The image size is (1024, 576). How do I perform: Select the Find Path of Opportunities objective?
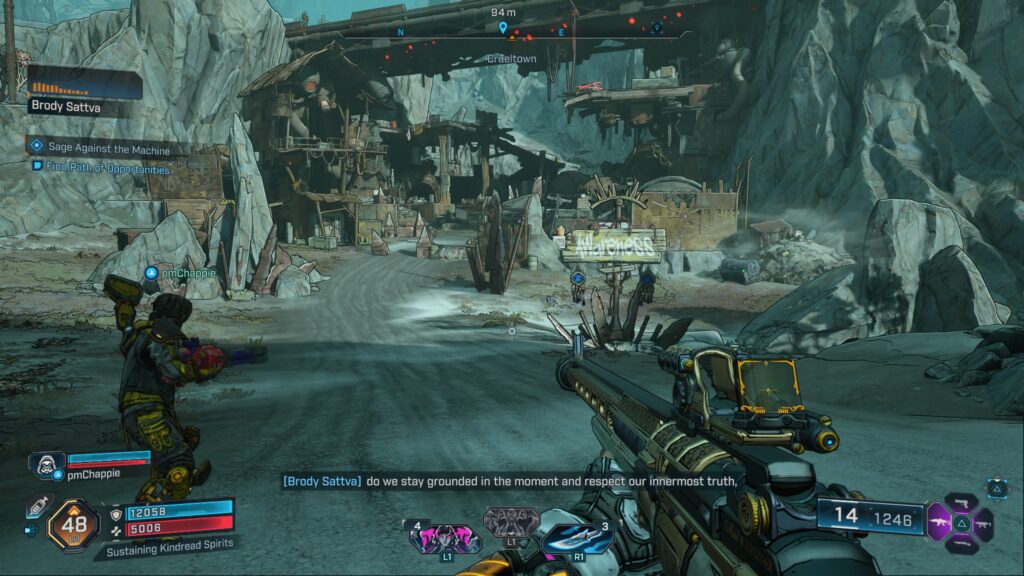[x=108, y=169]
